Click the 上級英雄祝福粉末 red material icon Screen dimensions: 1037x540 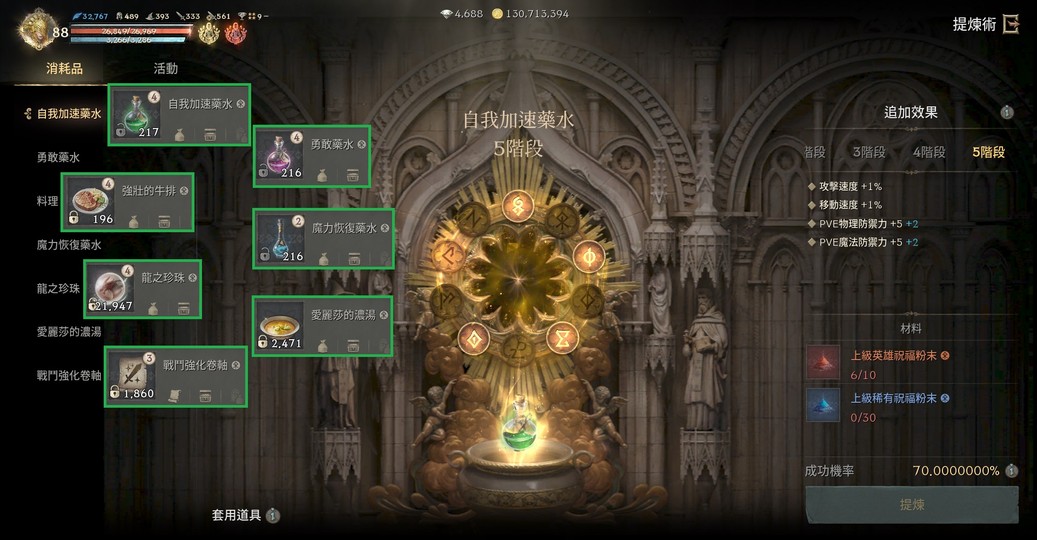click(x=824, y=361)
